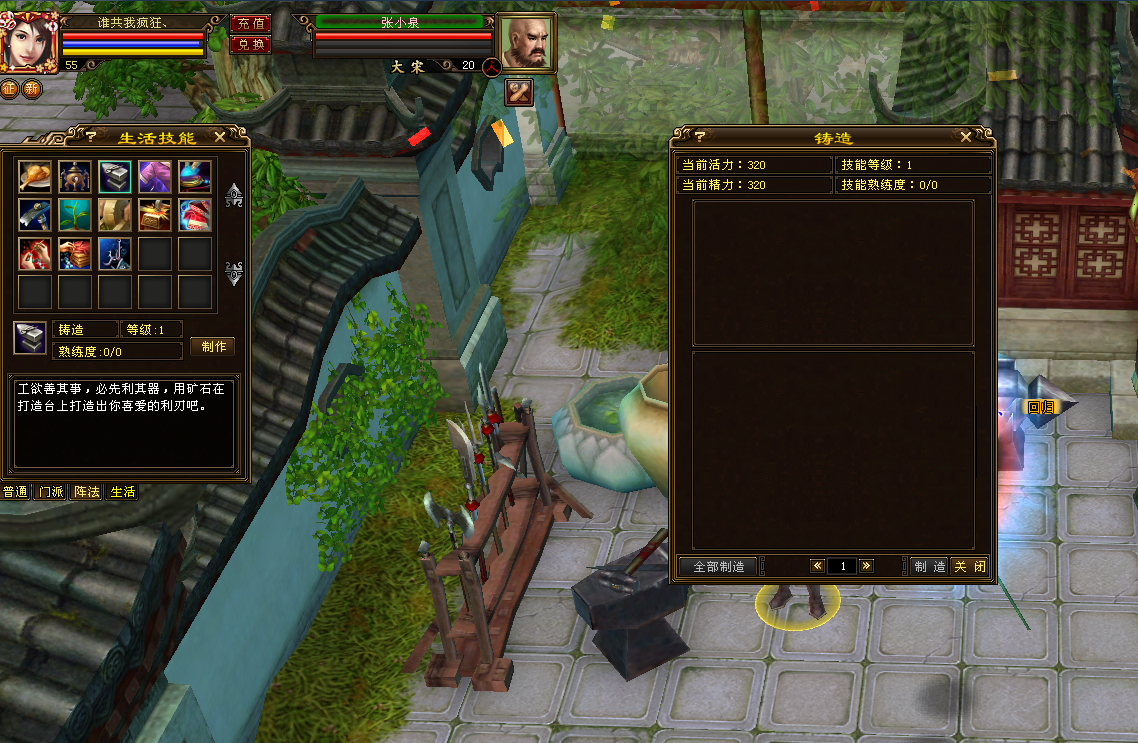Open the 充值 recharge shop

coord(250,23)
